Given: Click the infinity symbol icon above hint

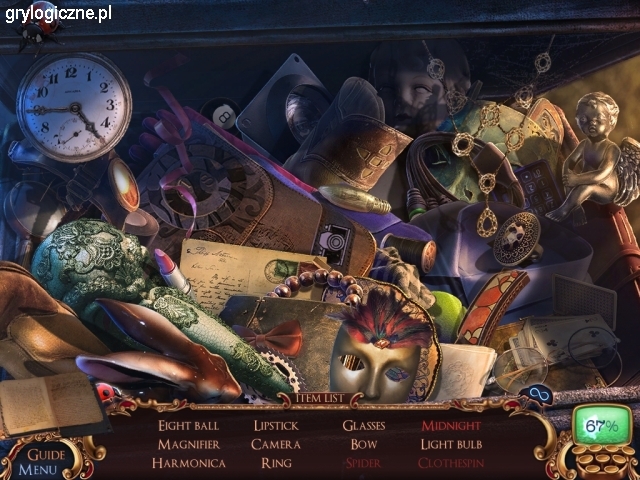Looking at the screenshot, I should pyautogui.click(x=541, y=394).
